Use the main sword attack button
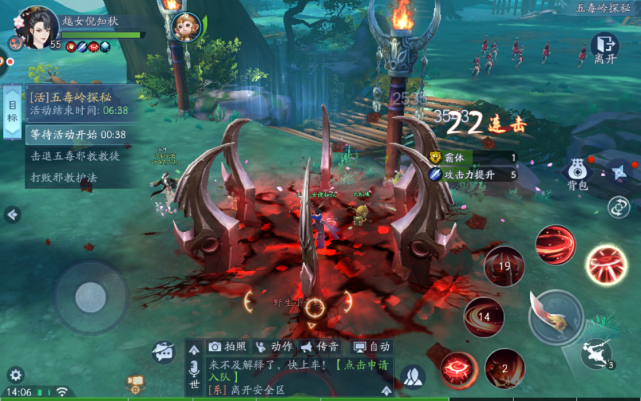The height and width of the screenshot is (401, 641). coord(556,315)
